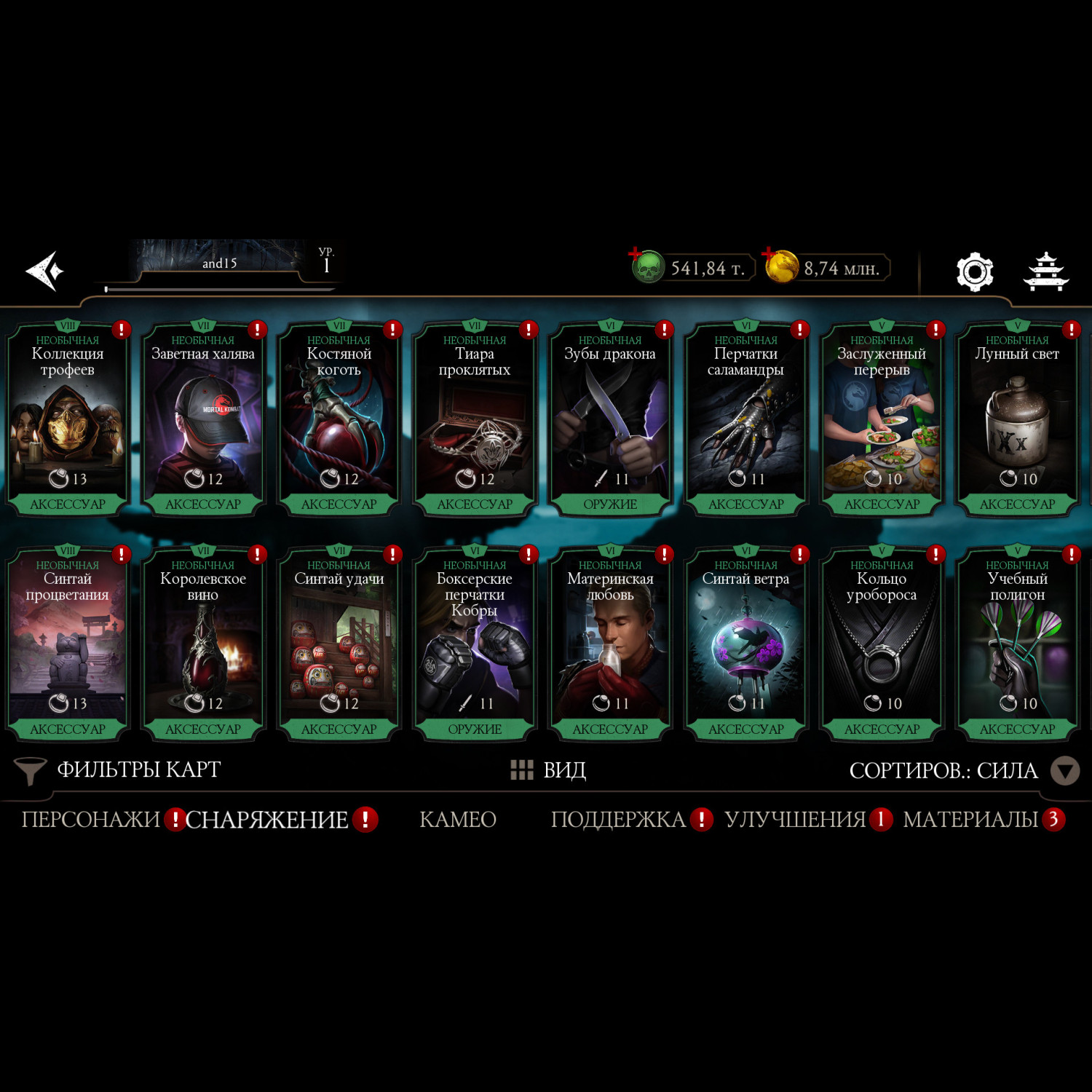
Task: Choose the Боксерские перчатки Кобры card
Action: tap(475, 644)
